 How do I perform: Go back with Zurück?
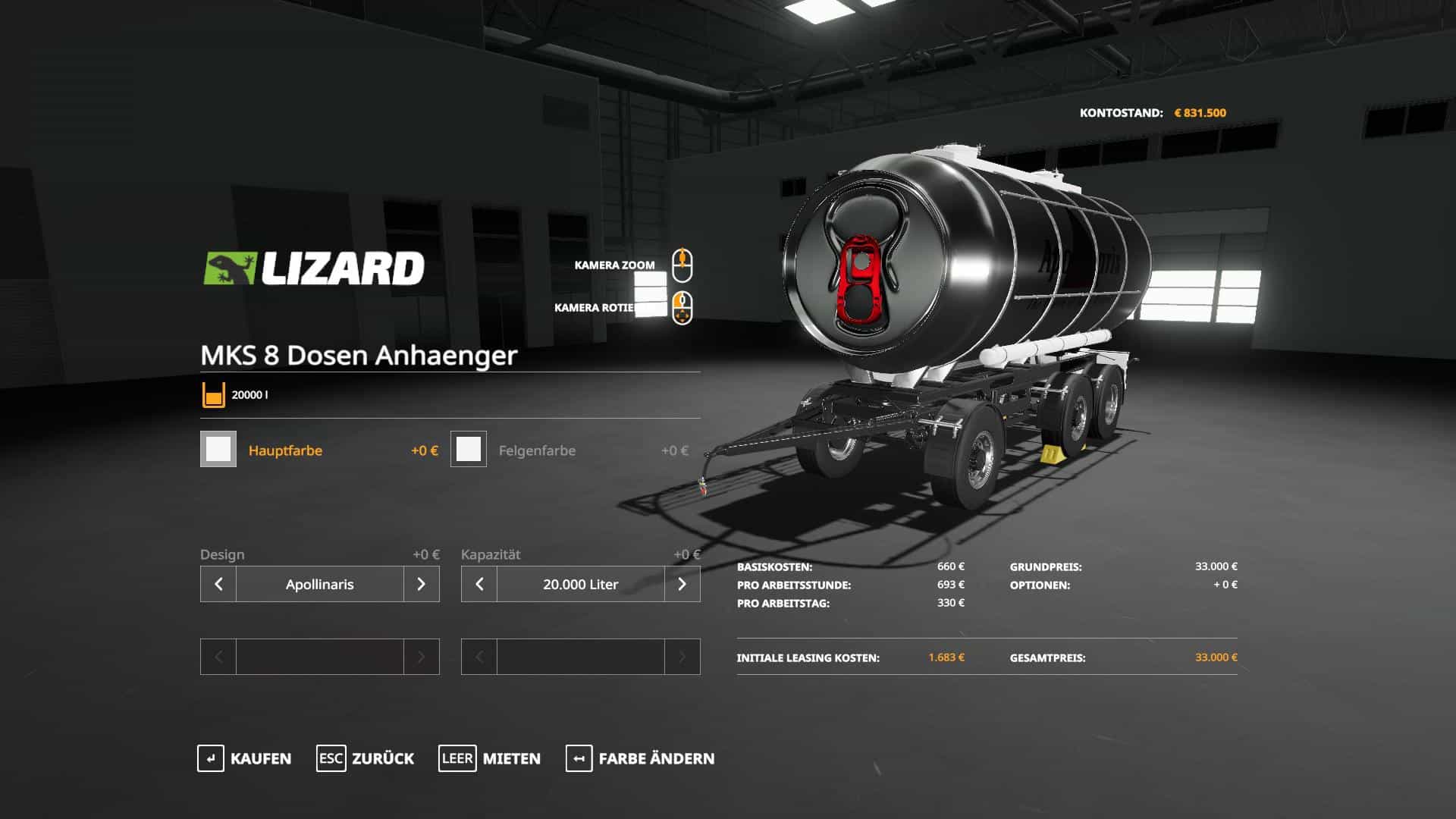[x=366, y=758]
